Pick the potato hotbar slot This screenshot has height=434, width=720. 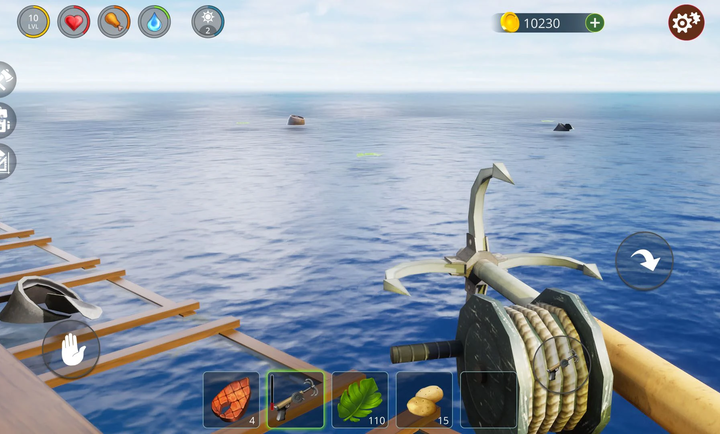[x=424, y=400]
